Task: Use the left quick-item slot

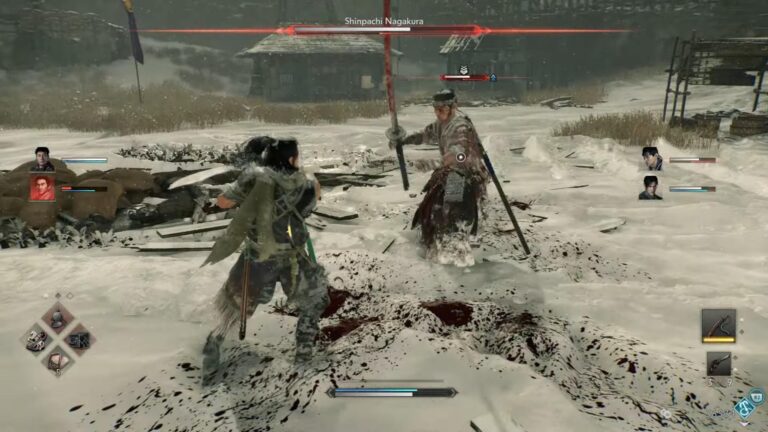Action: tap(37, 339)
